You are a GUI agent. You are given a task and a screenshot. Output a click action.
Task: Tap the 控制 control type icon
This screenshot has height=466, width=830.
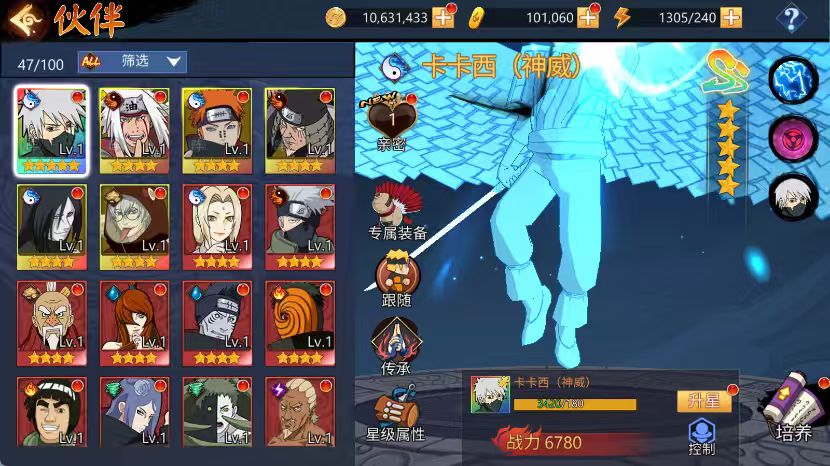(x=702, y=437)
